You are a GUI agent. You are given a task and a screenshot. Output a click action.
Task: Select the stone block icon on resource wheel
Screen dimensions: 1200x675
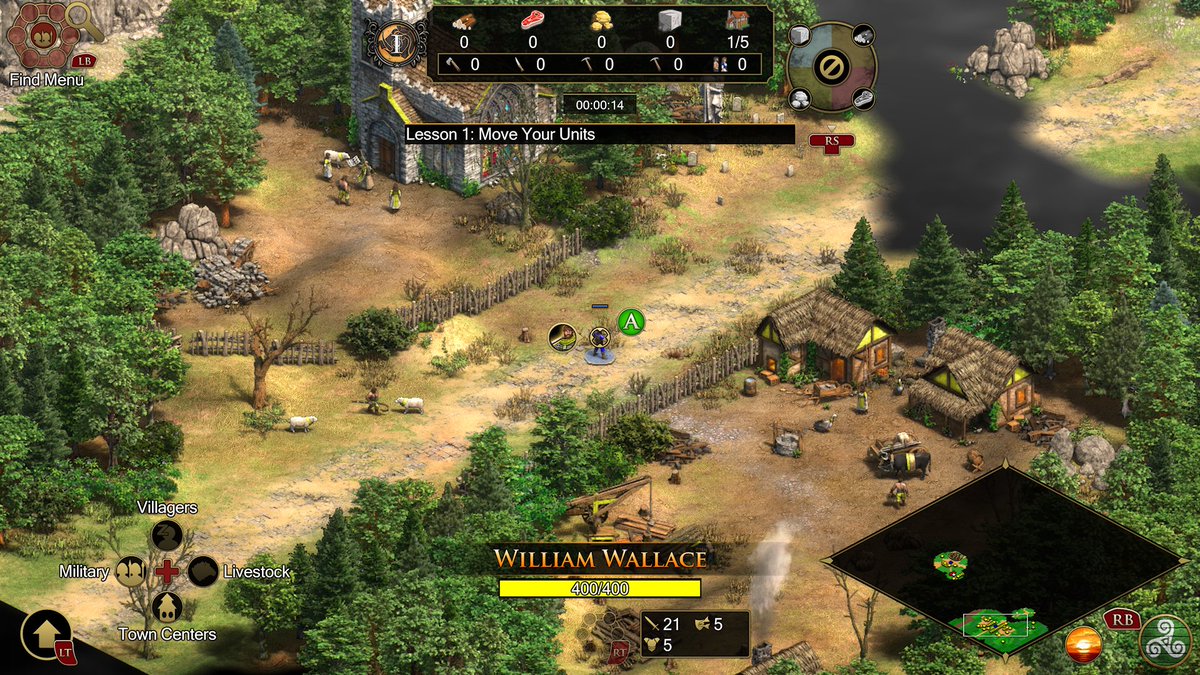click(799, 37)
